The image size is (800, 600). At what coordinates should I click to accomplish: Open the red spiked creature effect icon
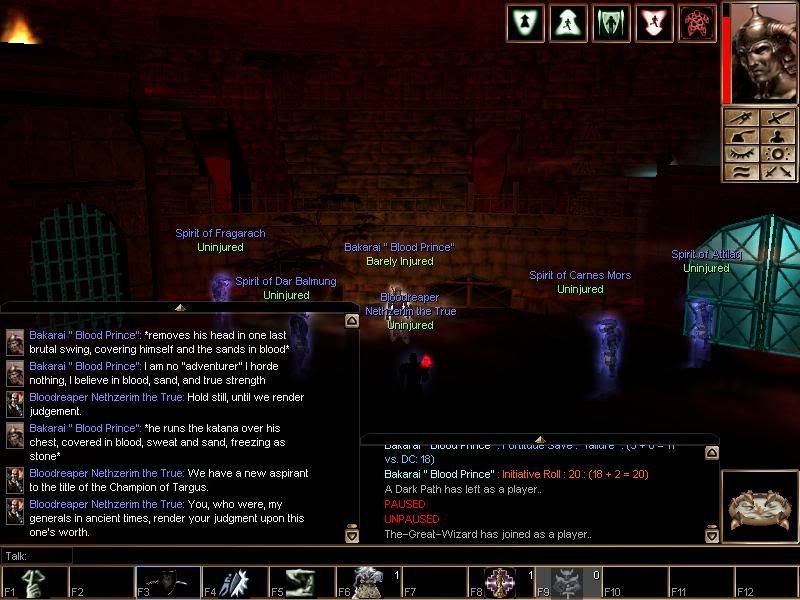click(697, 23)
